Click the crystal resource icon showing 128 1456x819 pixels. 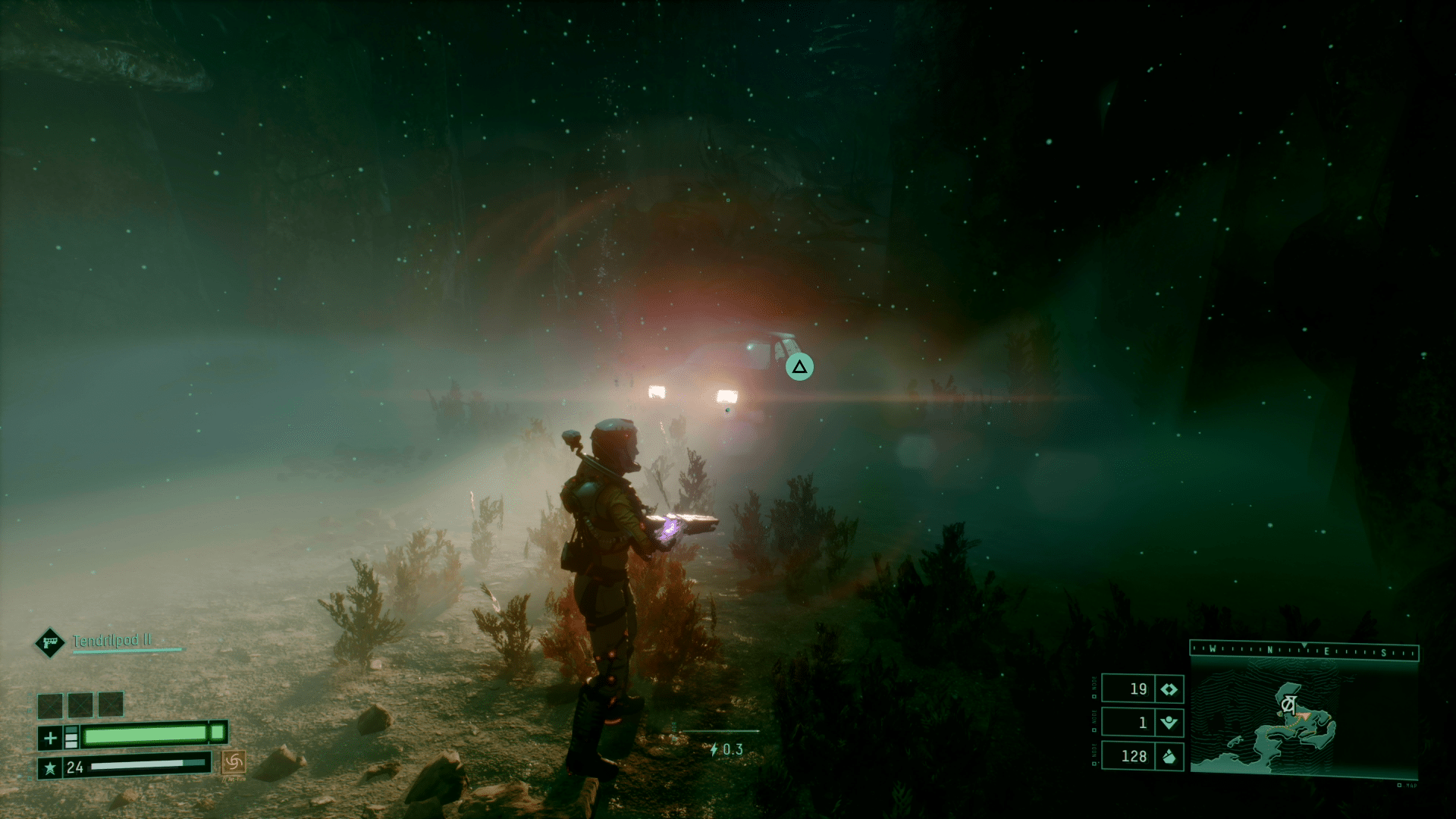pos(1169,756)
